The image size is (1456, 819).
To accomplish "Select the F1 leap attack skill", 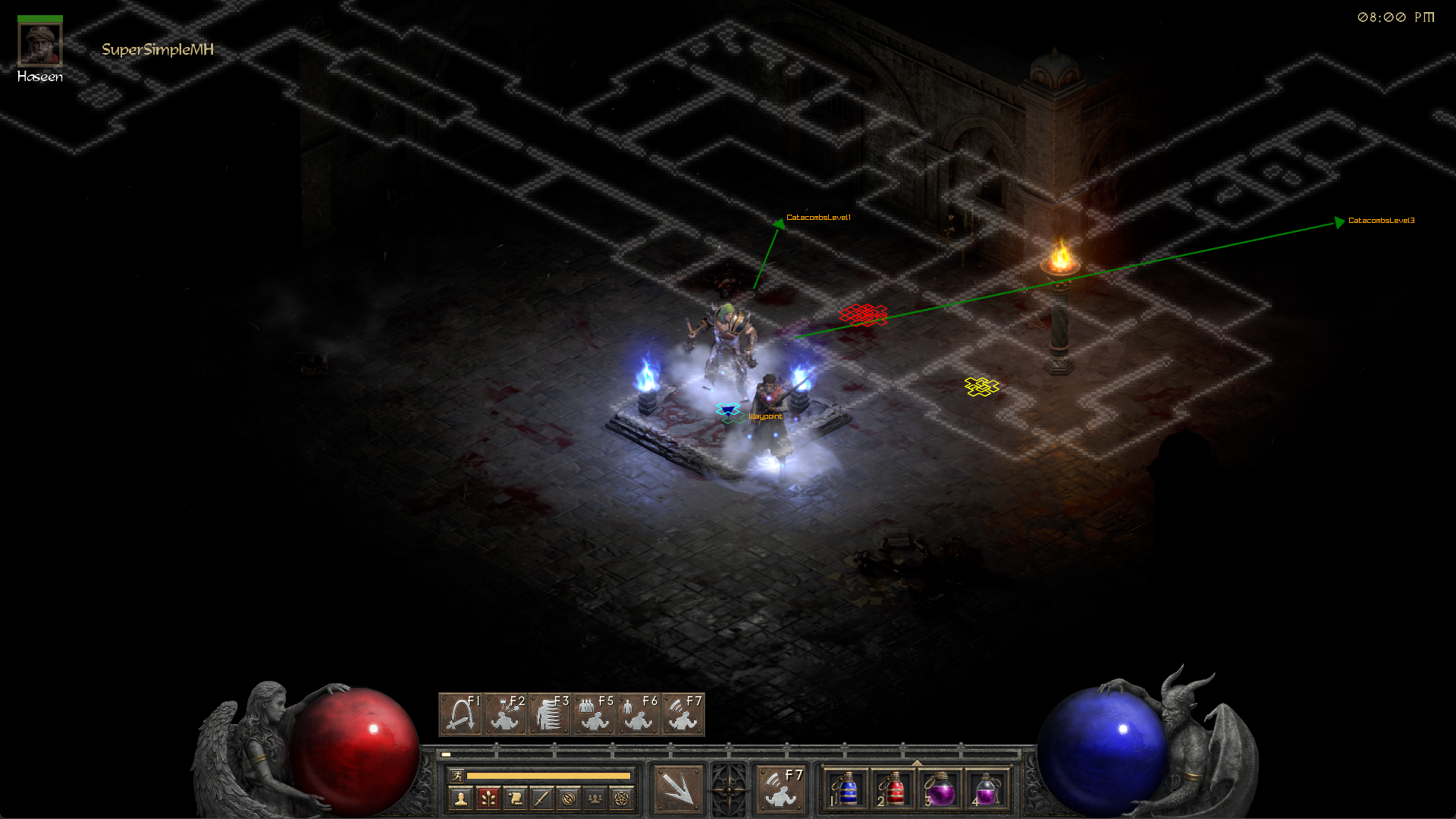I will click(461, 714).
